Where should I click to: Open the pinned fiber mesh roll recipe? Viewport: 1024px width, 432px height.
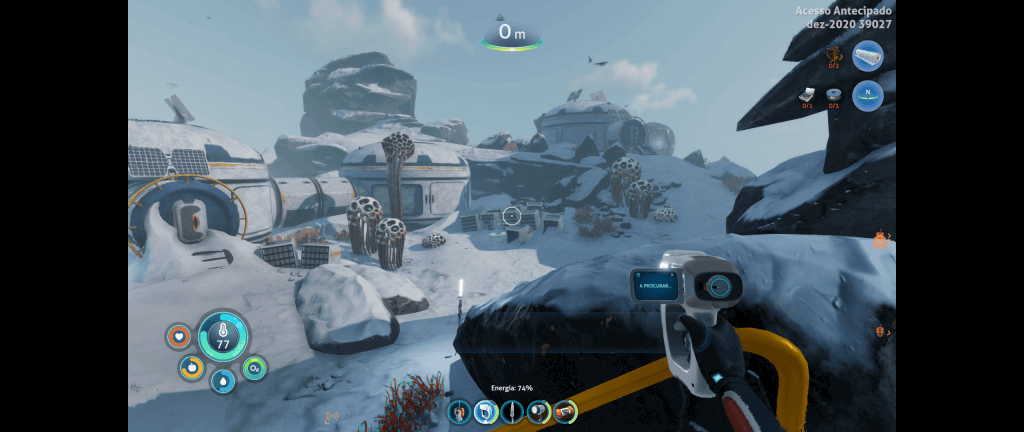(x=868, y=55)
